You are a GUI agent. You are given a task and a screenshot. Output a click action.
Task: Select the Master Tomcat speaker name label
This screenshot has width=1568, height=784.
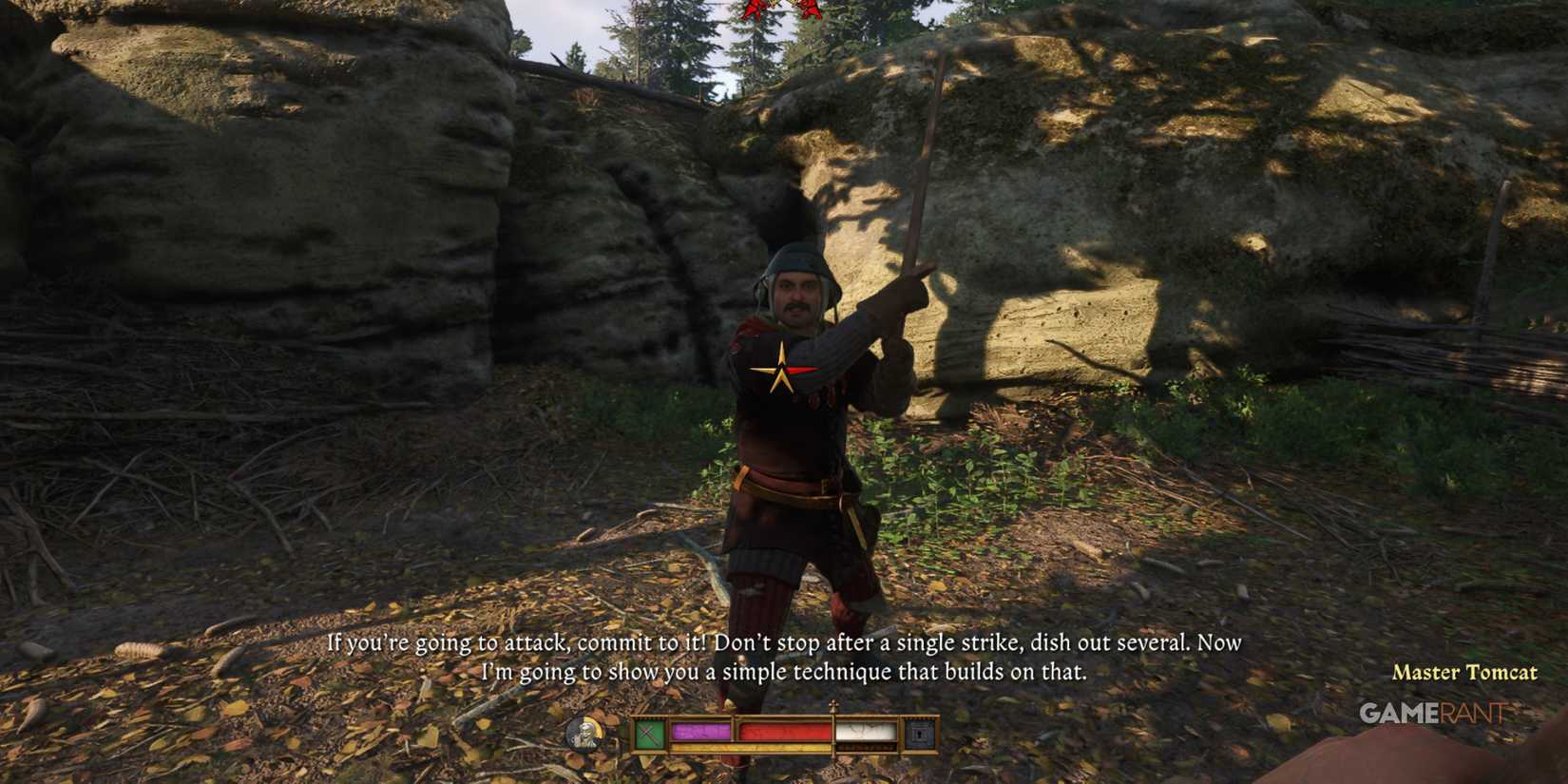tap(1466, 673)
